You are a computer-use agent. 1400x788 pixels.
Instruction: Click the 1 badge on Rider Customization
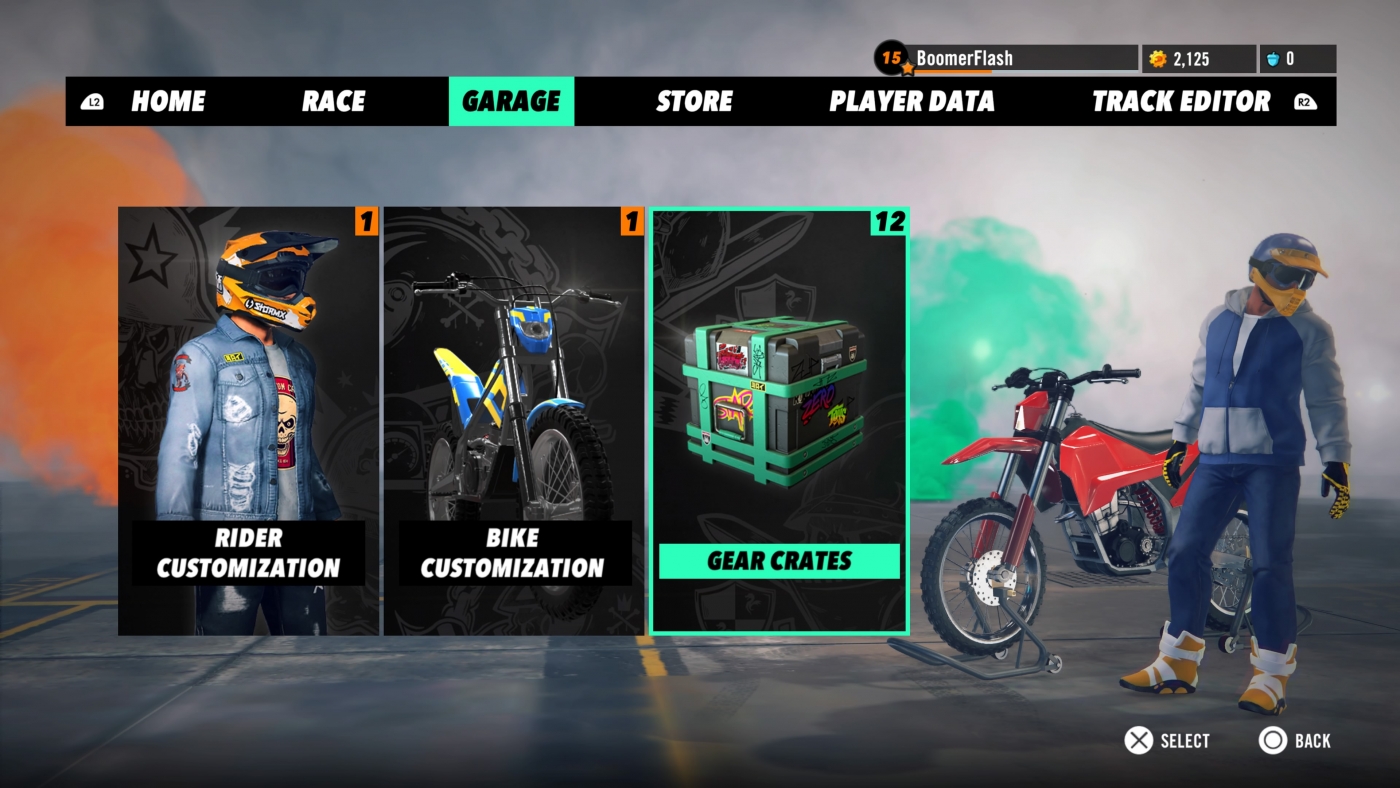pyautogui.click(x=364, y=222)
